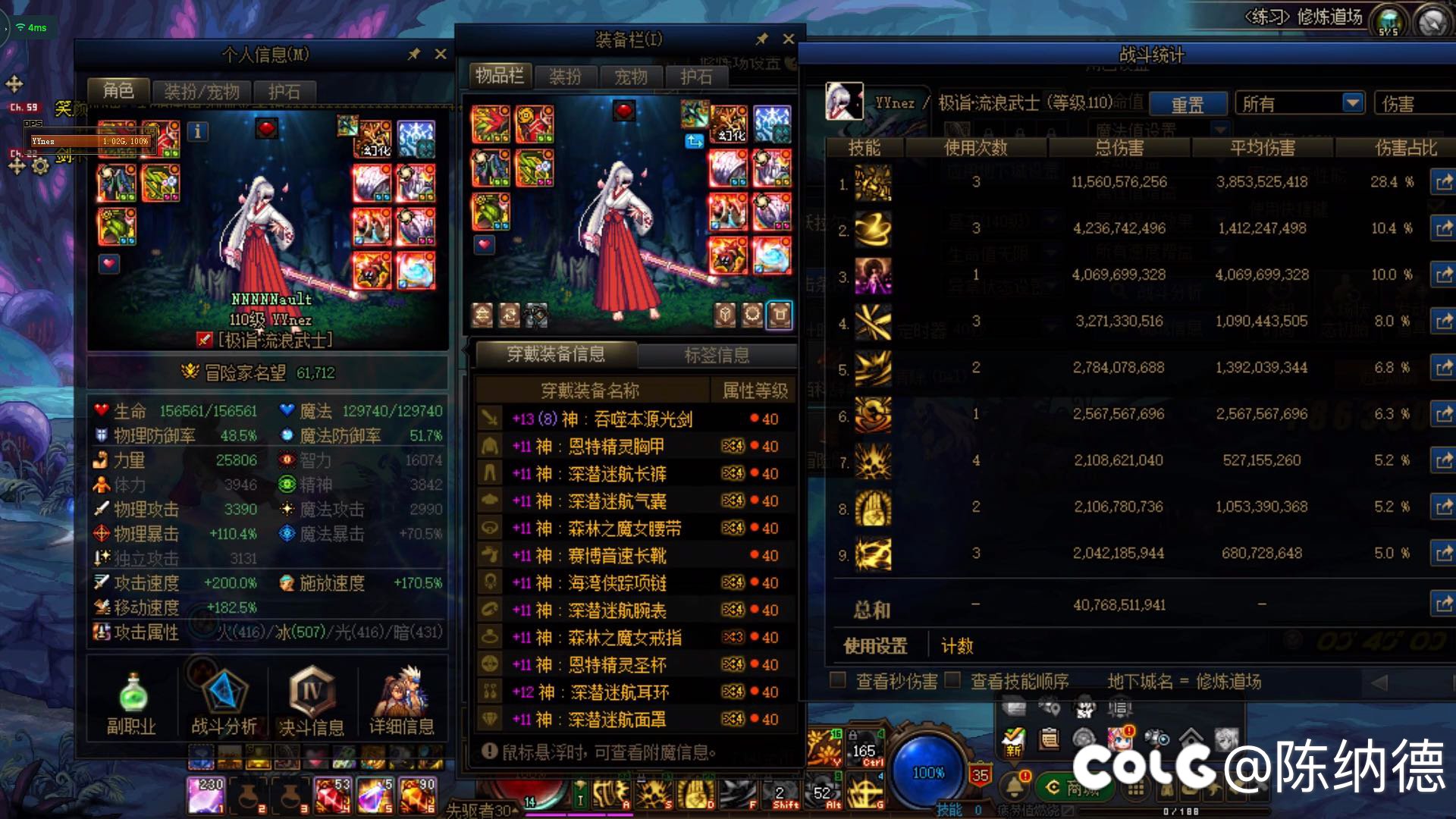Switch to the 护石 tab in personal info
Image resolution: width=1456 pixels, height=819 pixels.
284,91
